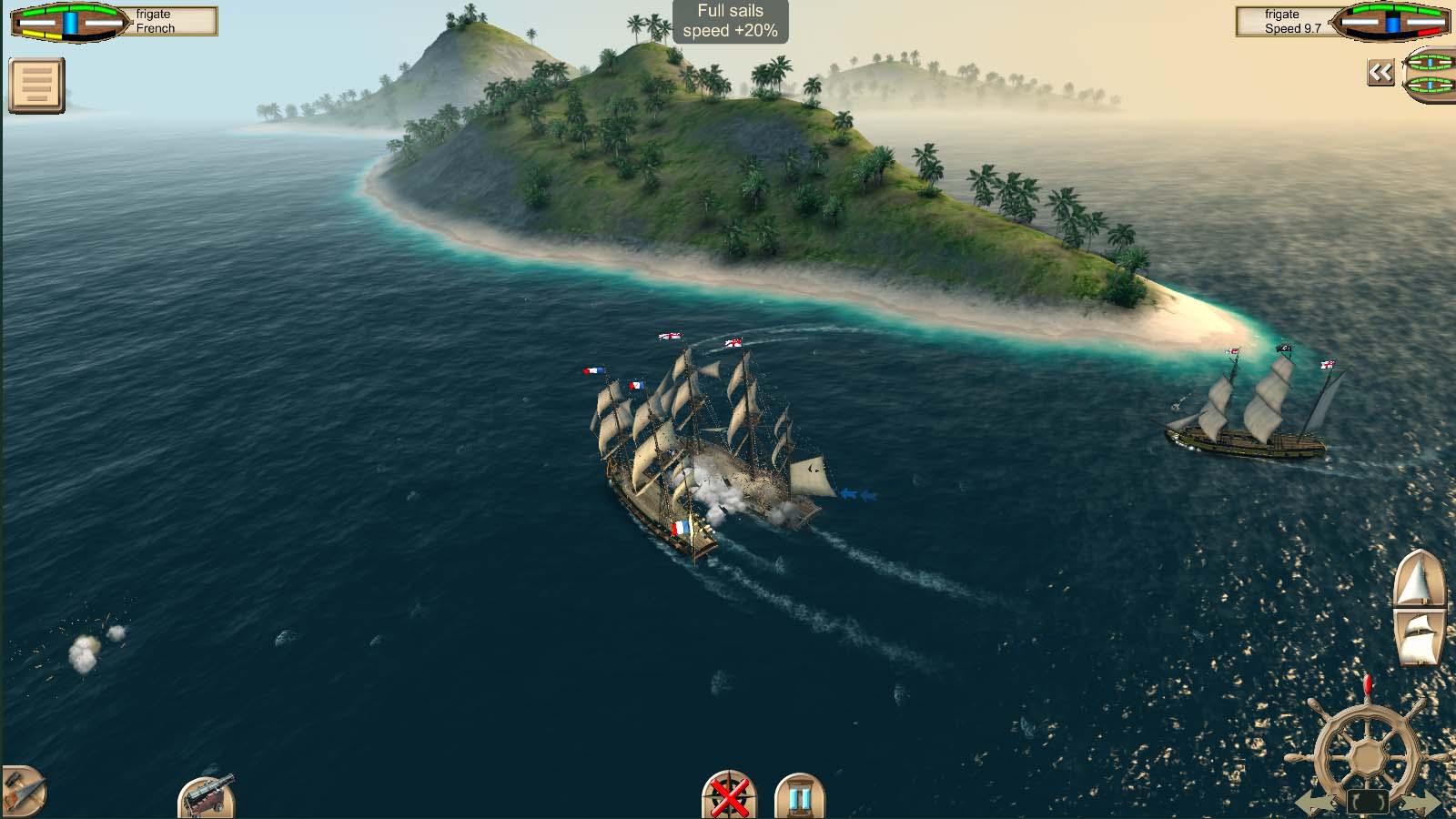
Task: Switch to battle sails with the lower sail toggle
Action: coord(1418,637)
